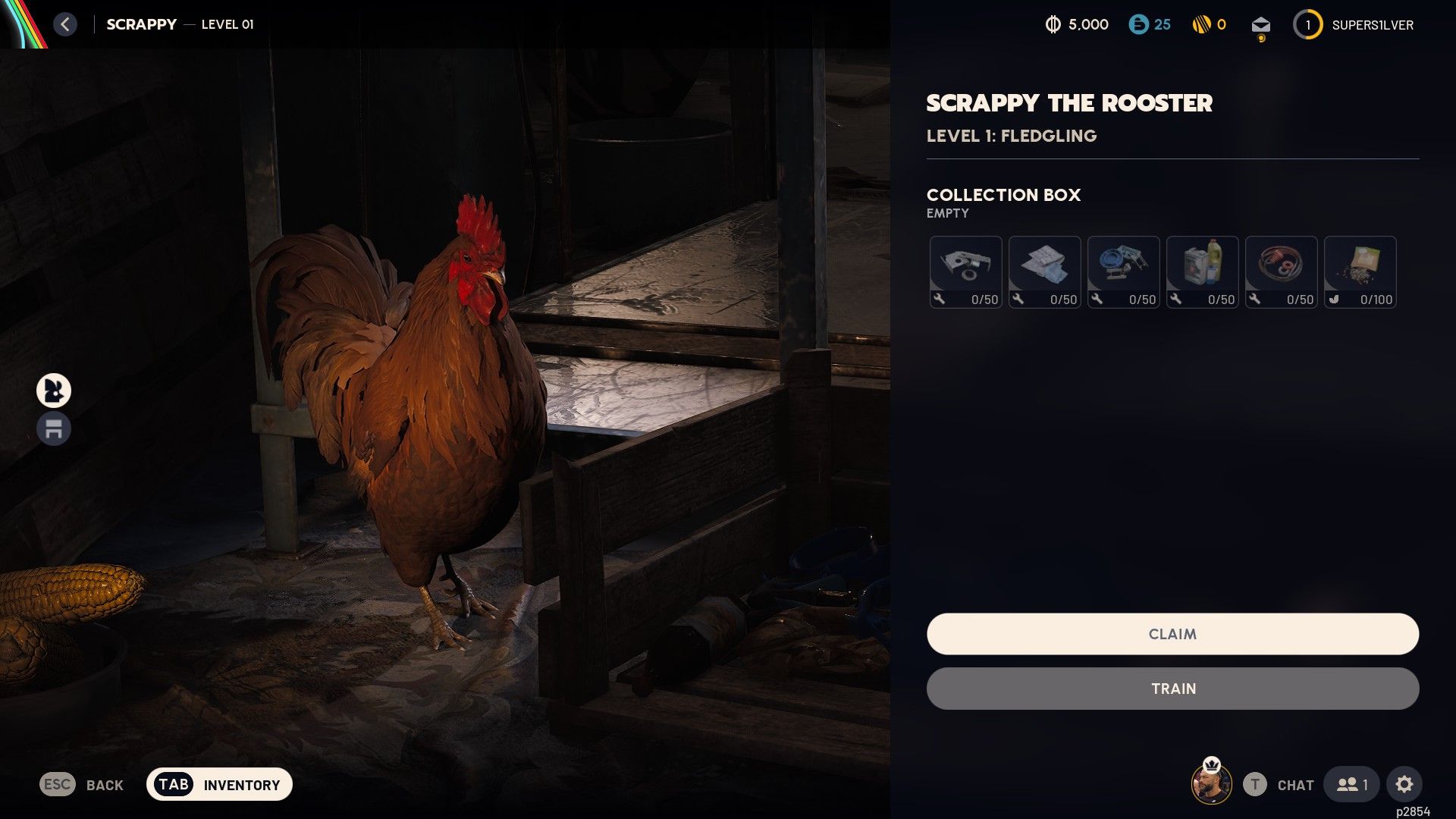The height and width of the screenshot is (819, 1456).
Task: Select the fabric collection slot
Action: click(x=1044, y=271)
